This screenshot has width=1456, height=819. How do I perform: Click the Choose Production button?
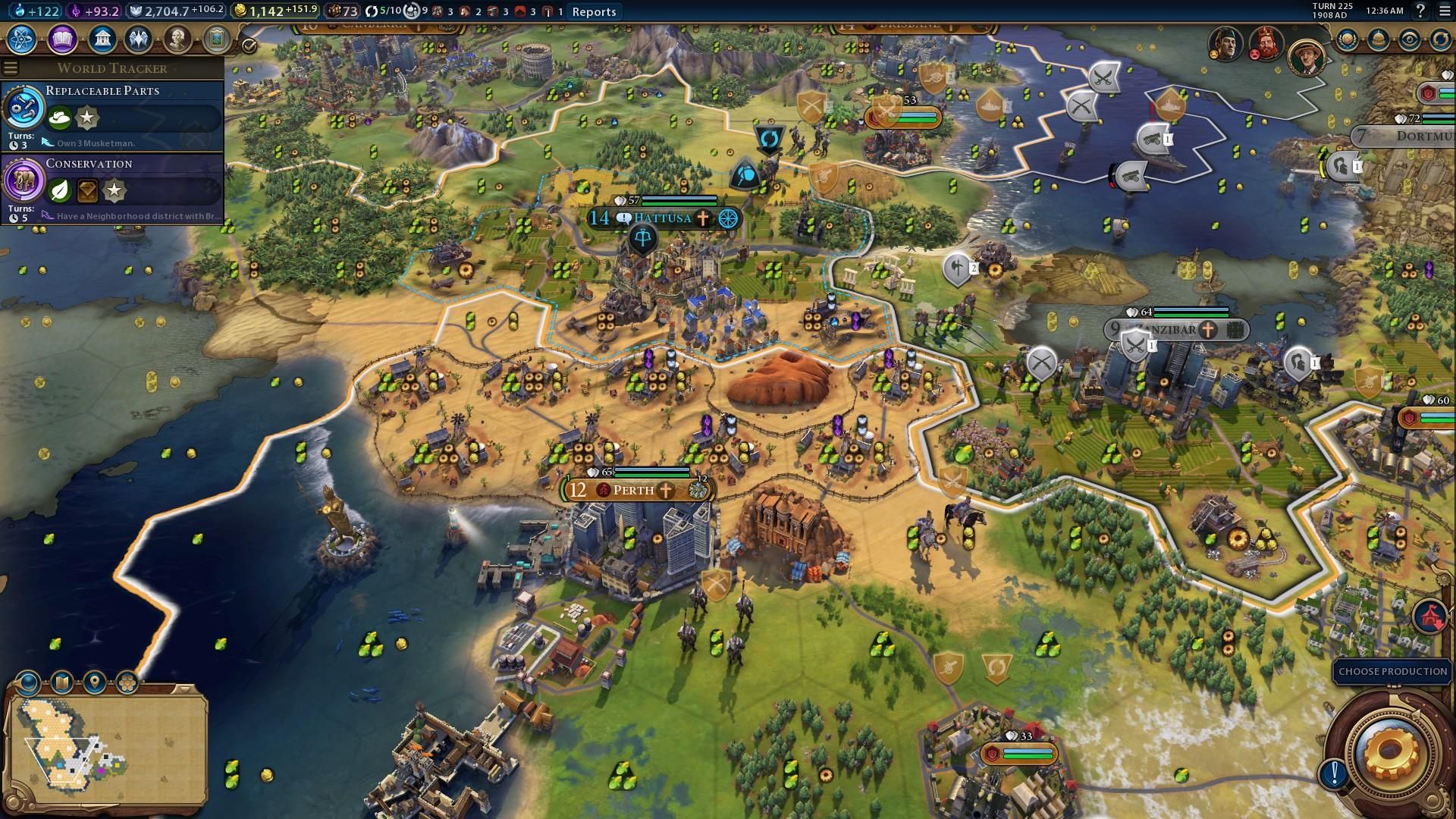(1393, 671)
